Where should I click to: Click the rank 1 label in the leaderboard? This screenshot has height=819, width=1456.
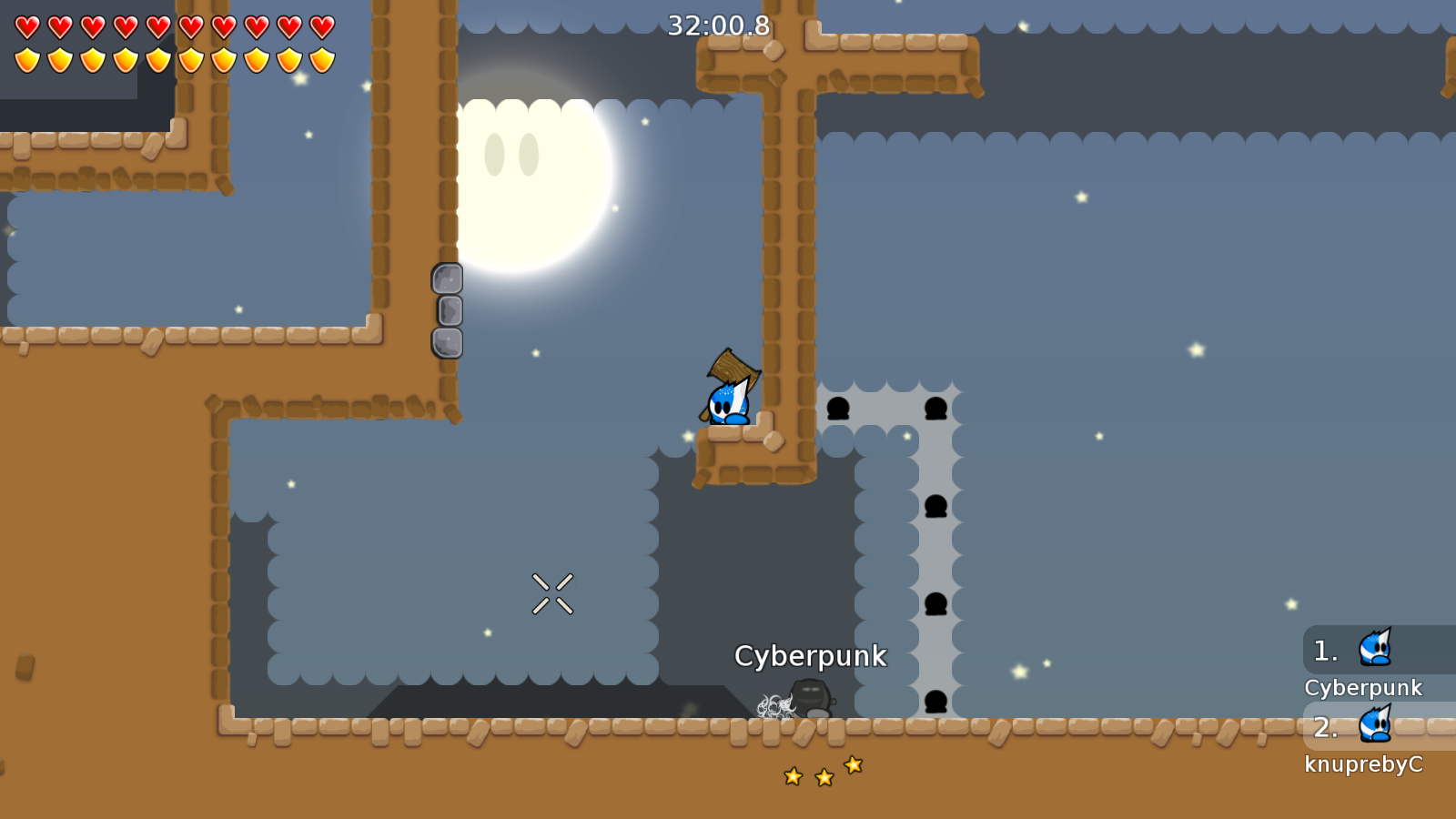[x=1324, y=650]
